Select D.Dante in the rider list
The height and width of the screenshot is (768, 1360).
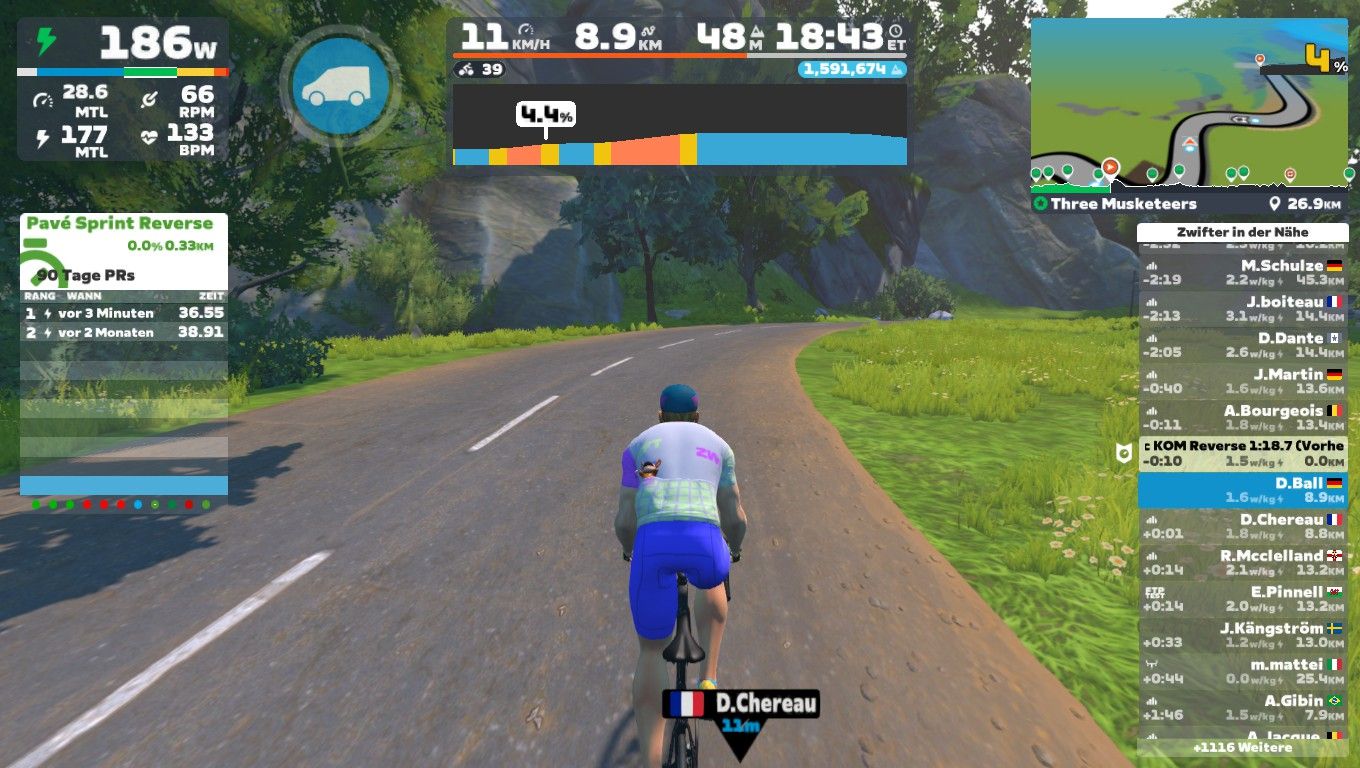[1242, 345]
